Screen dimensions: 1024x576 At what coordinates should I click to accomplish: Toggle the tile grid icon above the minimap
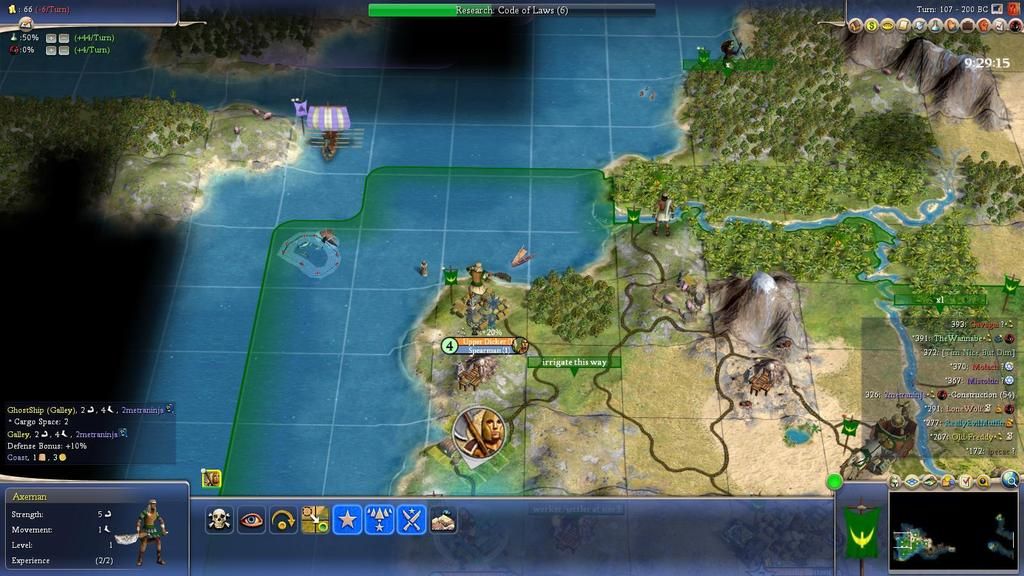pyautogui.click(x=913, y=482)
